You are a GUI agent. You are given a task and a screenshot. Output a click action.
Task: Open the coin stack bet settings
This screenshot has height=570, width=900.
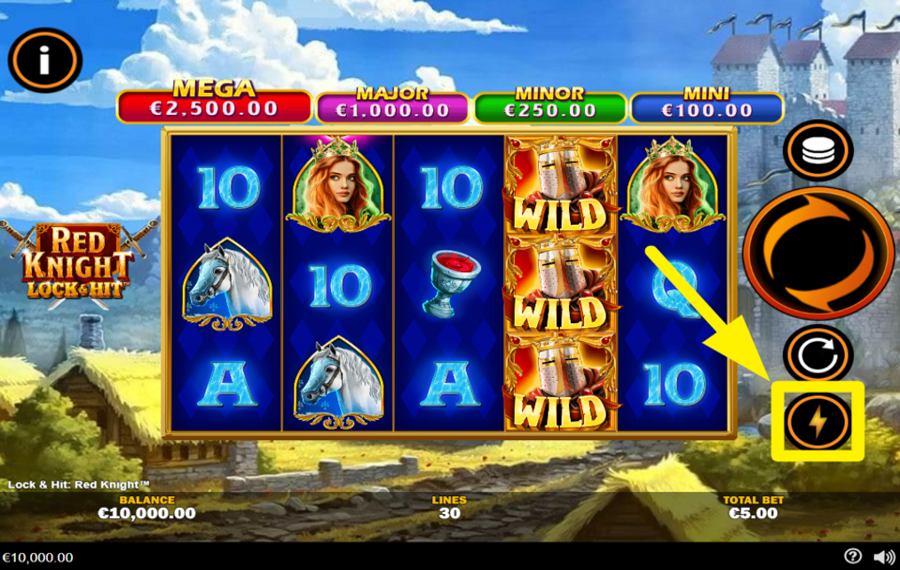pyautogui.click(x=818, y=152)
